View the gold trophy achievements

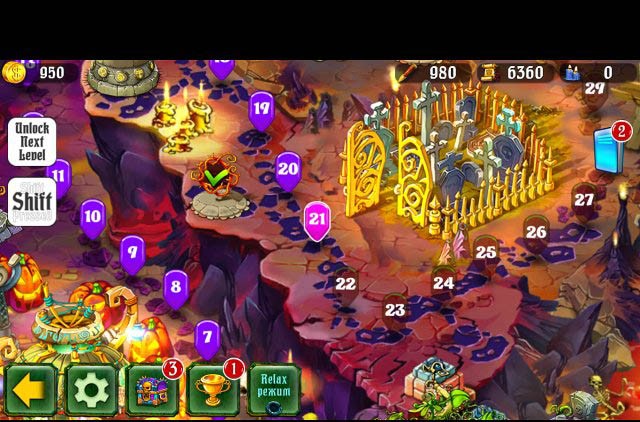coord(213,389)
